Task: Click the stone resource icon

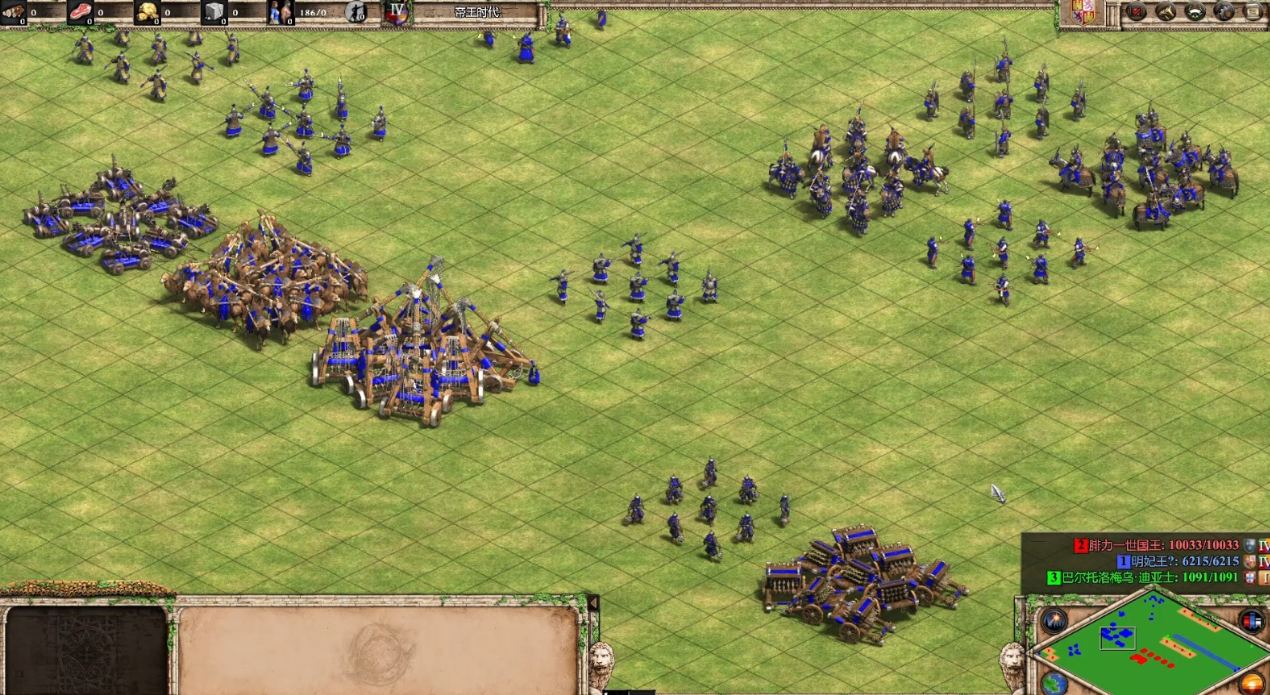Action: click(x=214, y=12)
